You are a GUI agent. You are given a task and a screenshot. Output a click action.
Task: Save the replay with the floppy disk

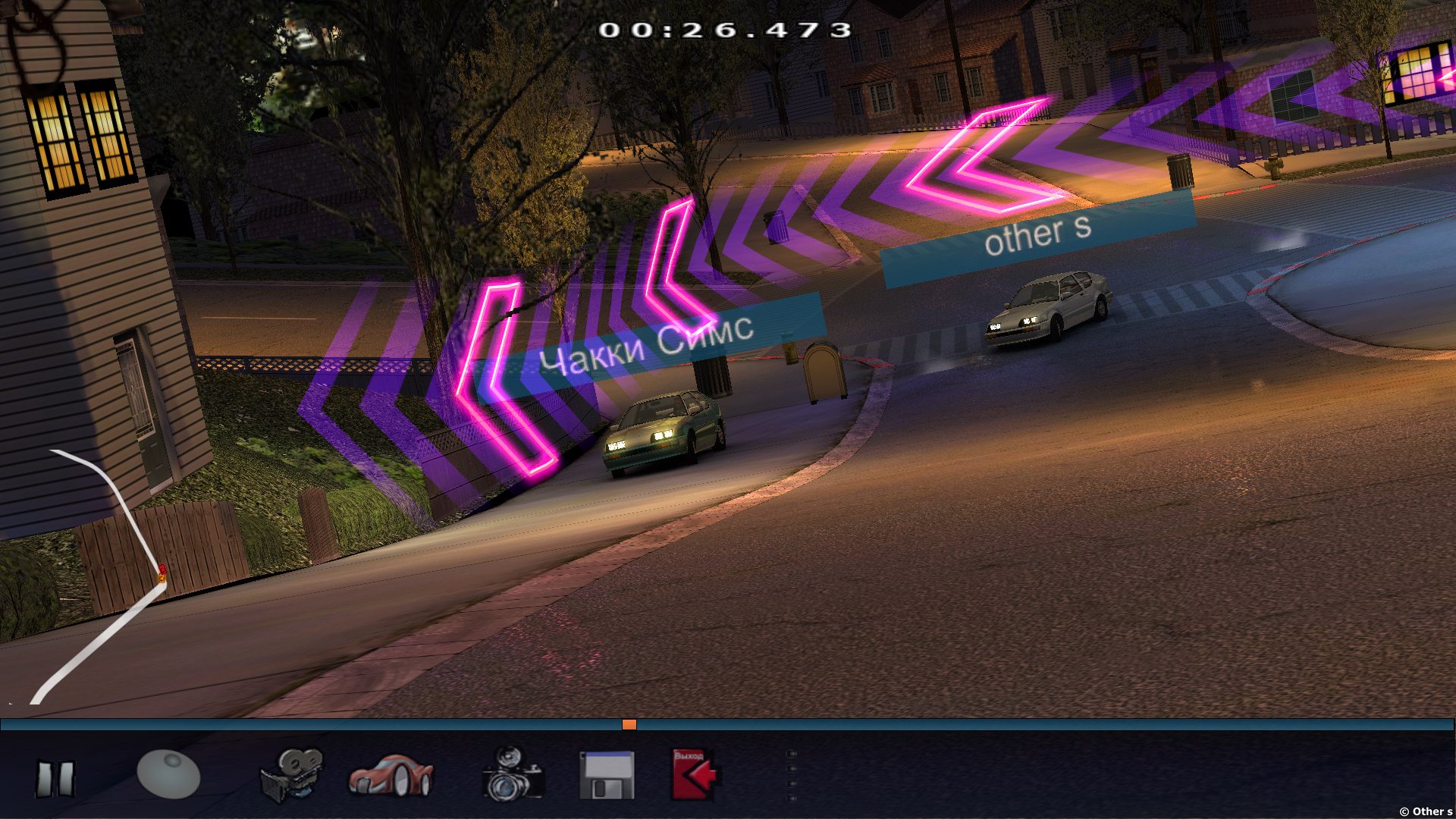(607, 775)
